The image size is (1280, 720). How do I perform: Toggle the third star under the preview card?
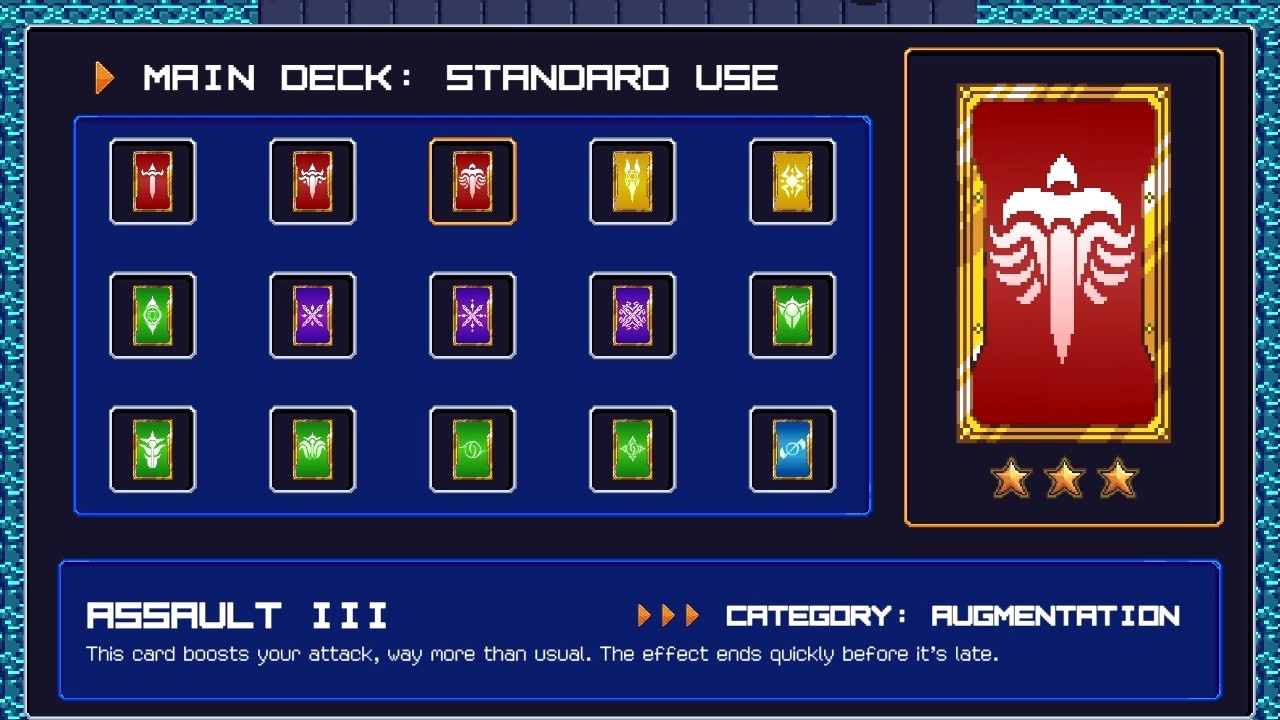(x=1116, y=478)
